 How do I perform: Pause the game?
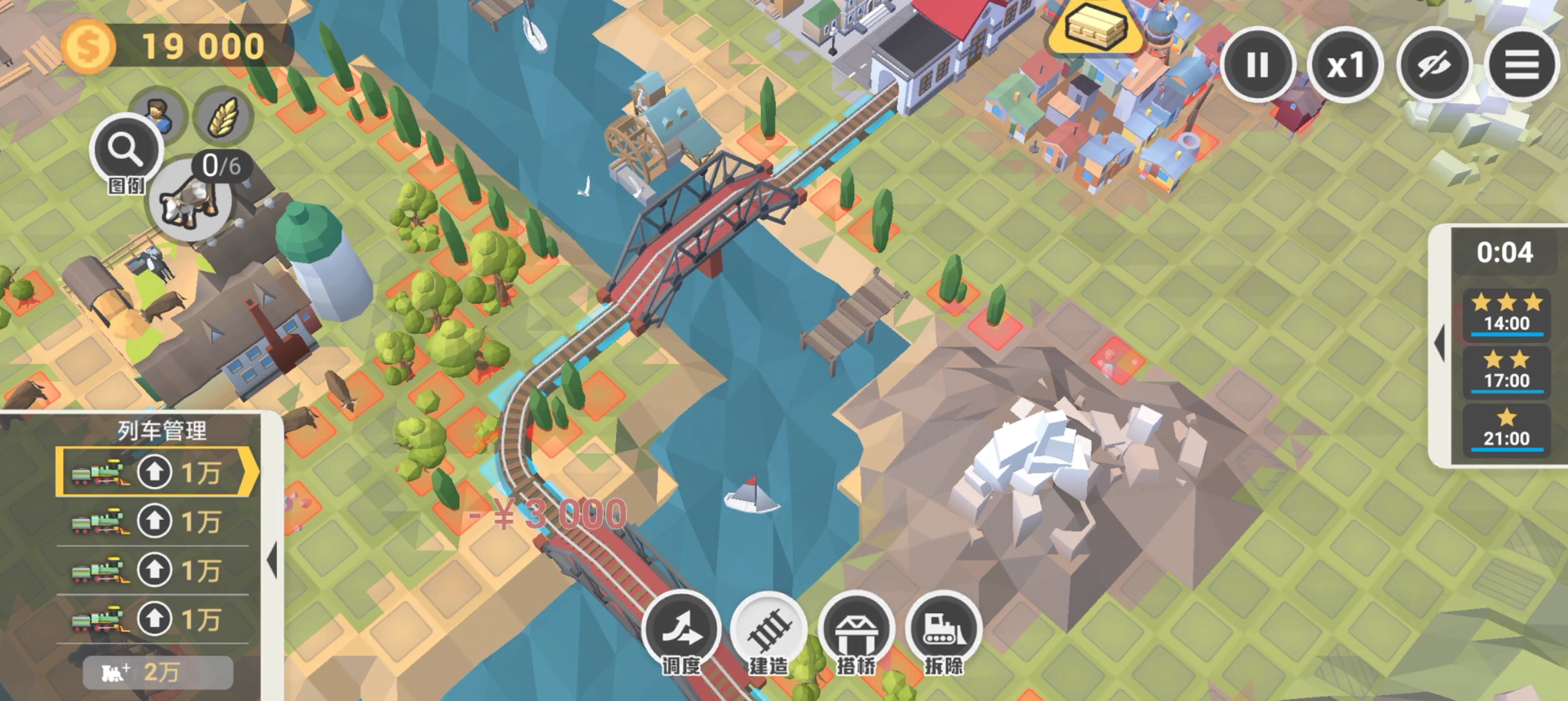point(1257,65)
